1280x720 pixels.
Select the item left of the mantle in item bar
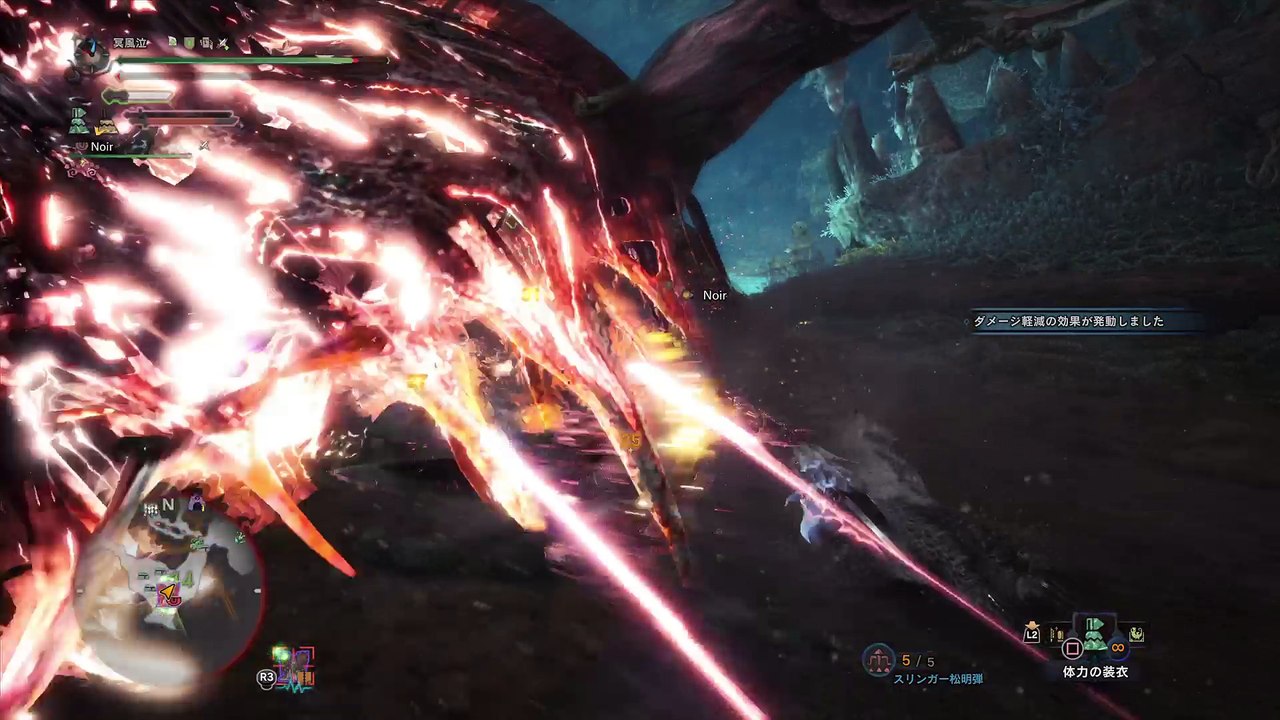coord(1056,634)
